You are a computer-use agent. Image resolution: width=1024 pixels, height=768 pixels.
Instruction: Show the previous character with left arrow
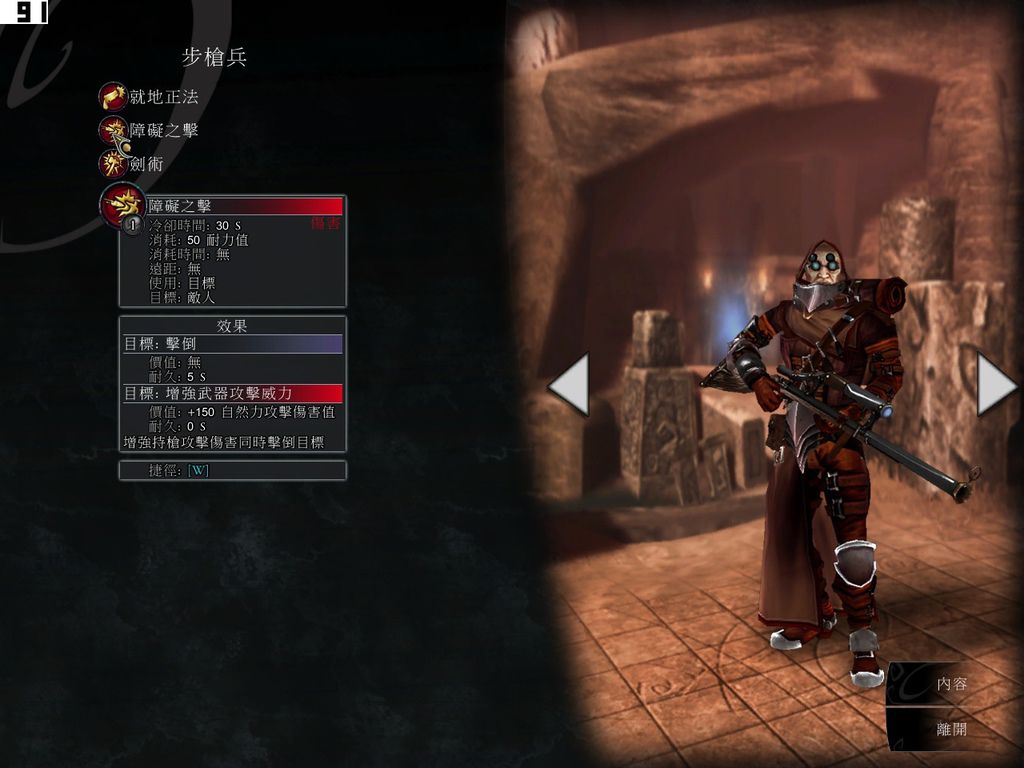[x=569, y=383]
